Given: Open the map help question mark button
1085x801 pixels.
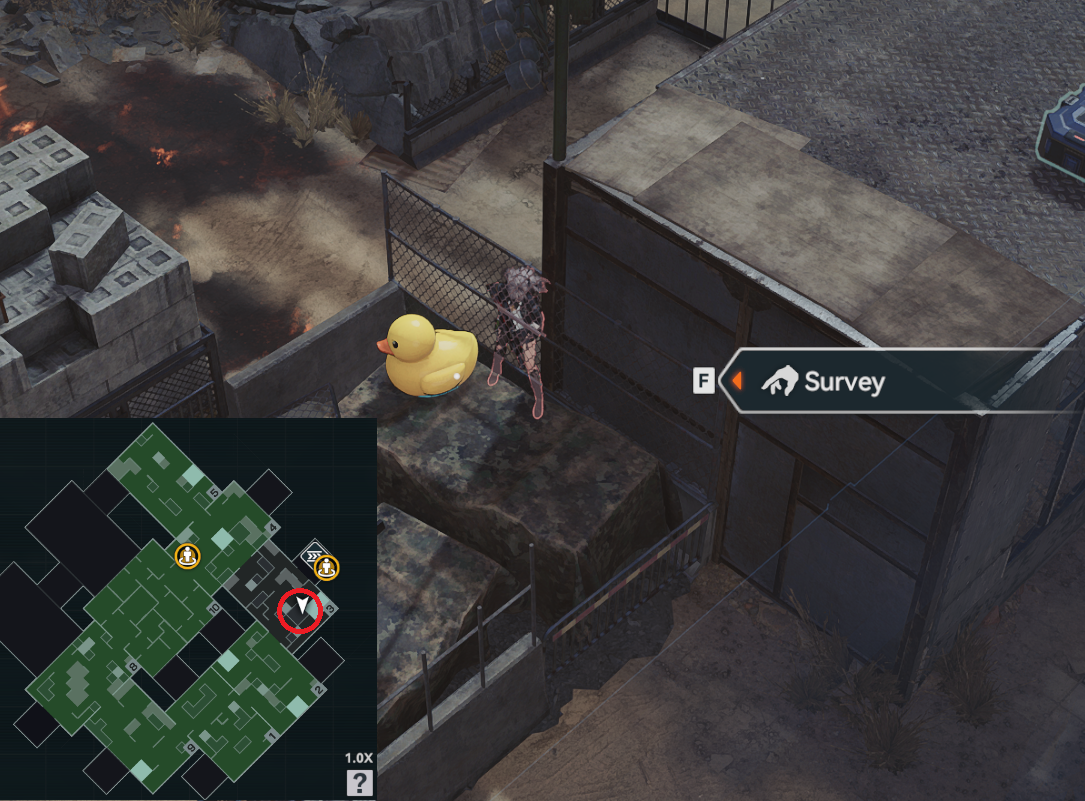Looking at the screenshot, I should tap(358, 782).
